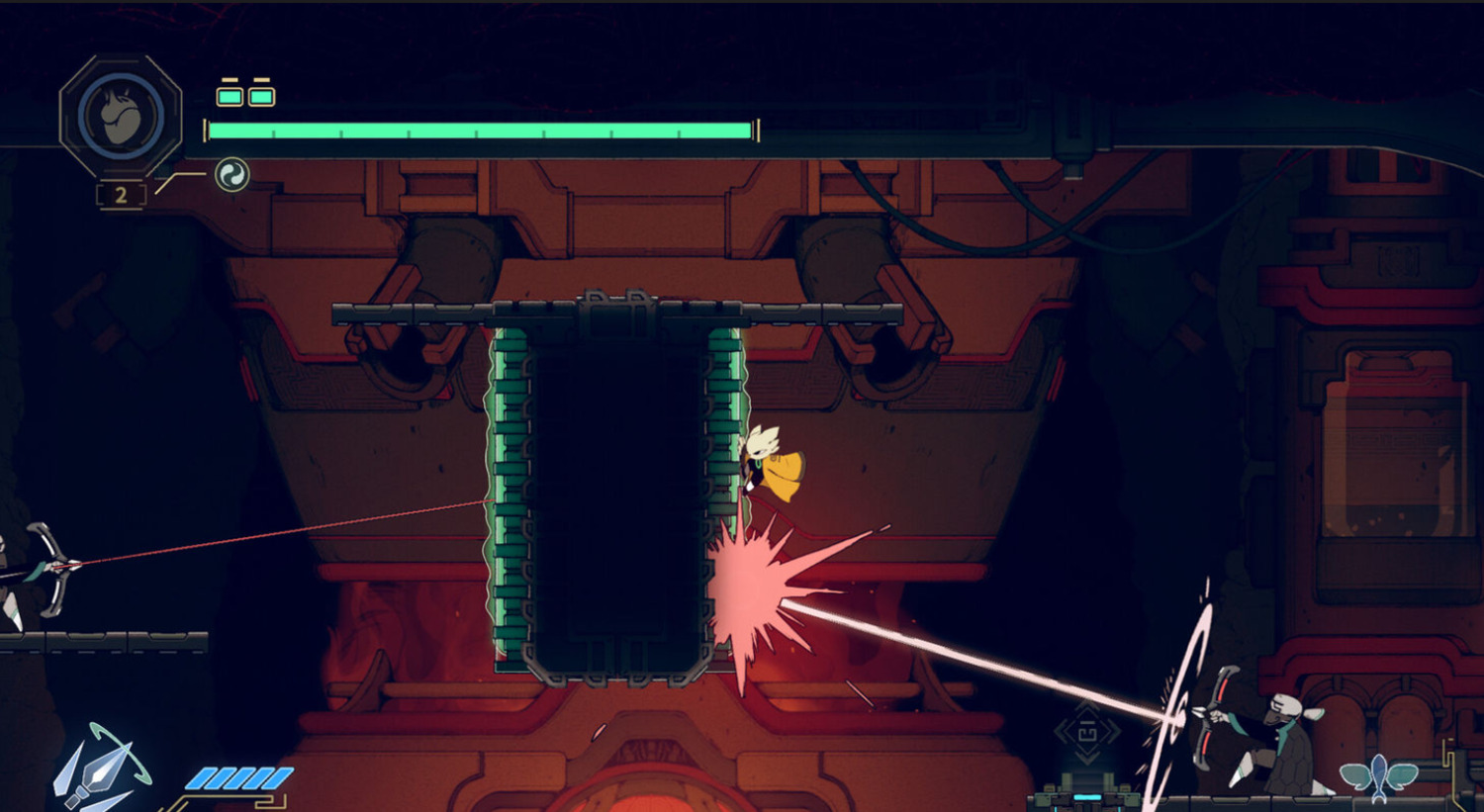The image size is (1484, 812).
Task: Click the character portrait octagon icon
Action: [x=121, y=116]
